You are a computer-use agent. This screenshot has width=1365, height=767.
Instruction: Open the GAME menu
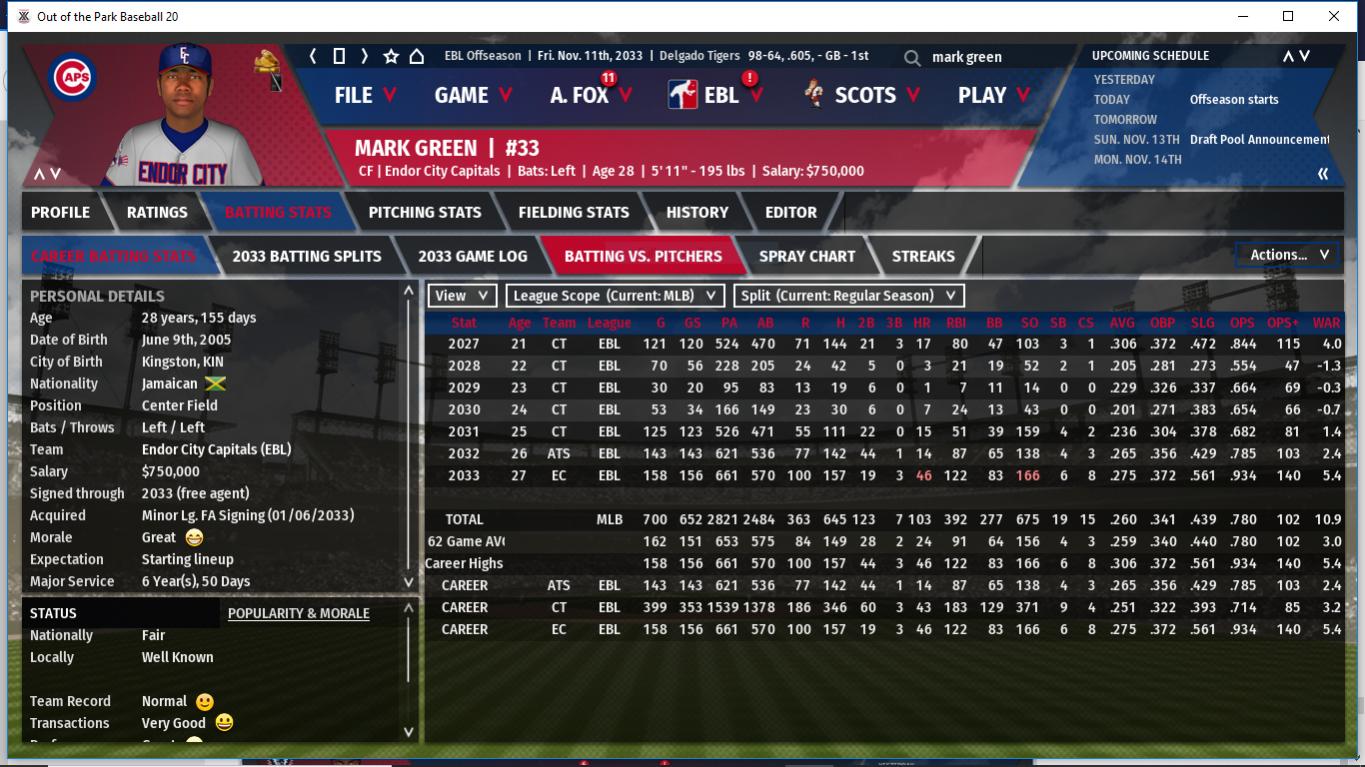point(473,95)
